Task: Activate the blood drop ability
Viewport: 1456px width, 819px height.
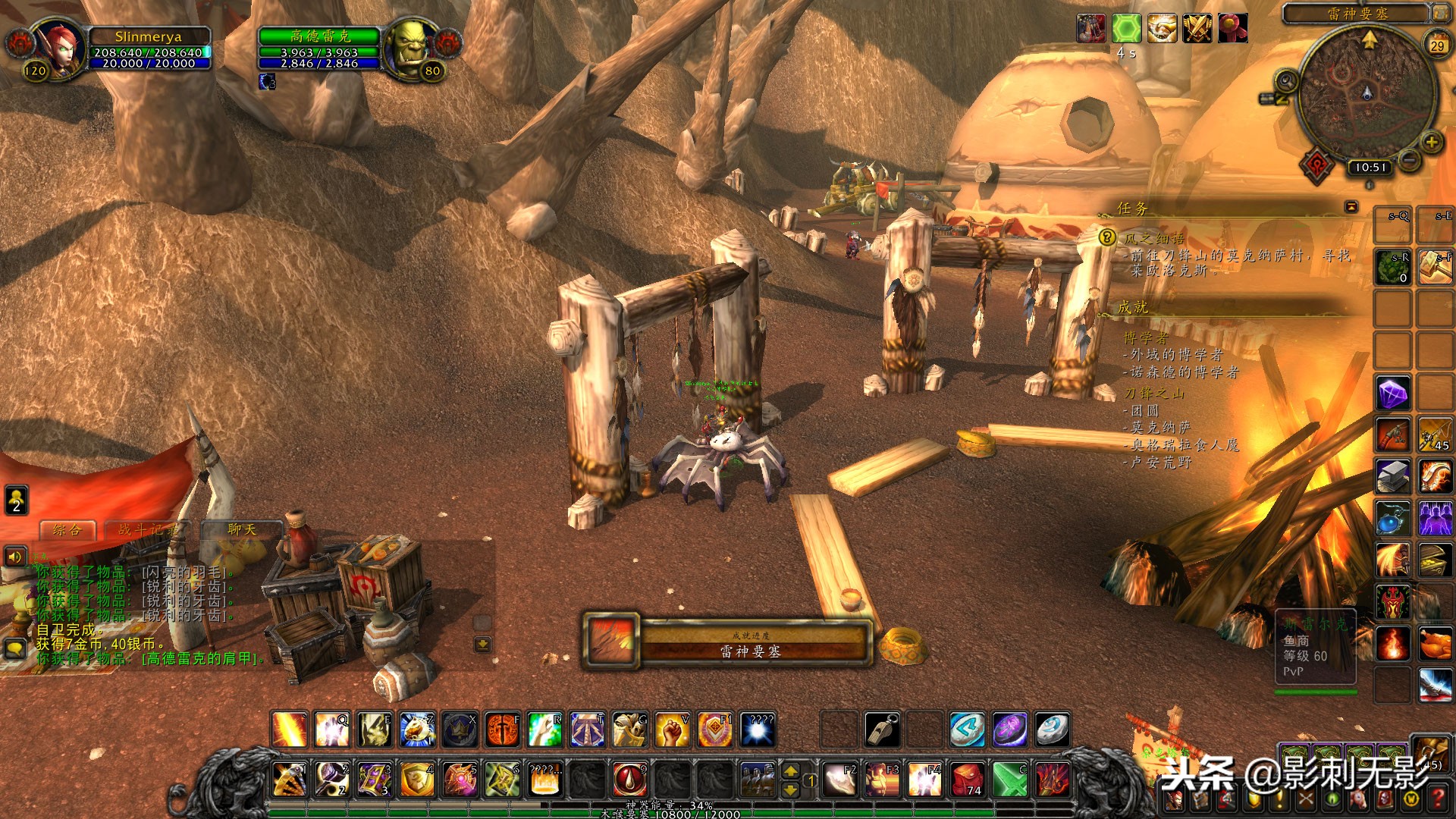Action: tap(629, 779)
